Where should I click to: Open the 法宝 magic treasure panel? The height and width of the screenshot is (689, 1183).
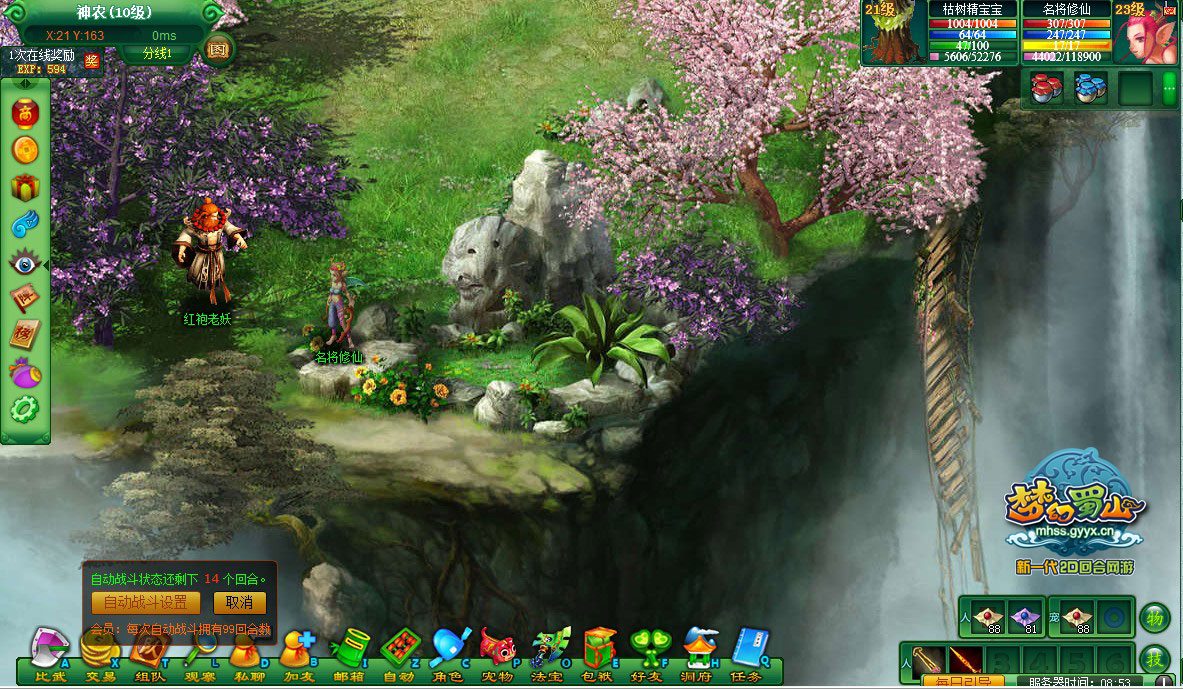point(549,652)
